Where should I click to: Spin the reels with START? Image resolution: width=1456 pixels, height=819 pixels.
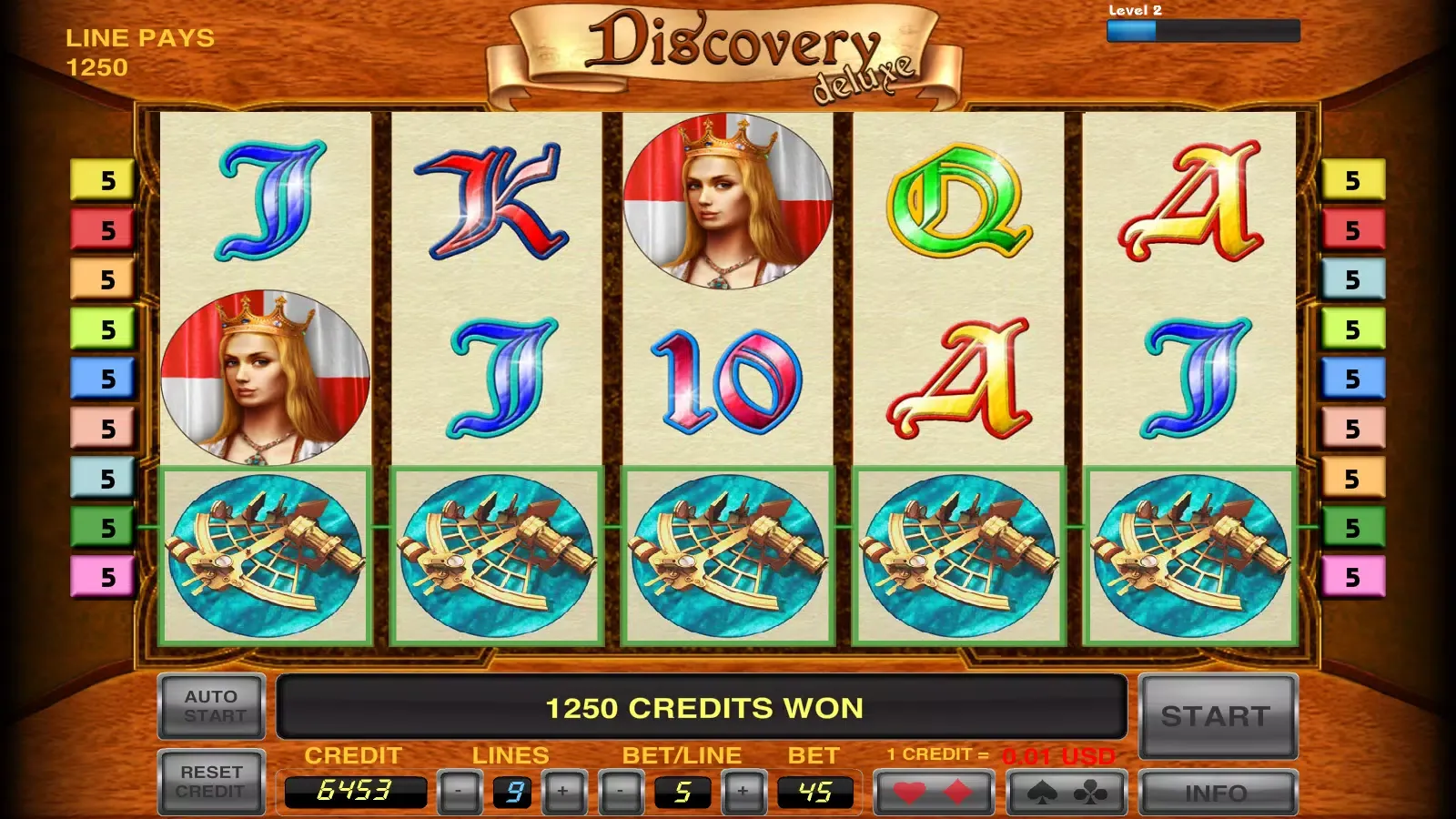(1217, 716)
